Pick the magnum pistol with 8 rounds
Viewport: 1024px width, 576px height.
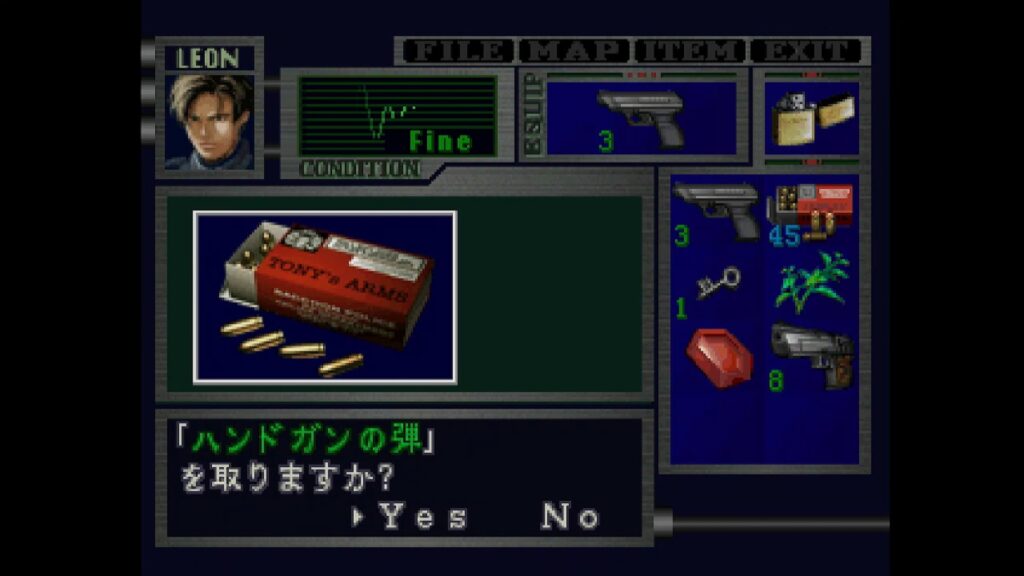coord(811,356)
